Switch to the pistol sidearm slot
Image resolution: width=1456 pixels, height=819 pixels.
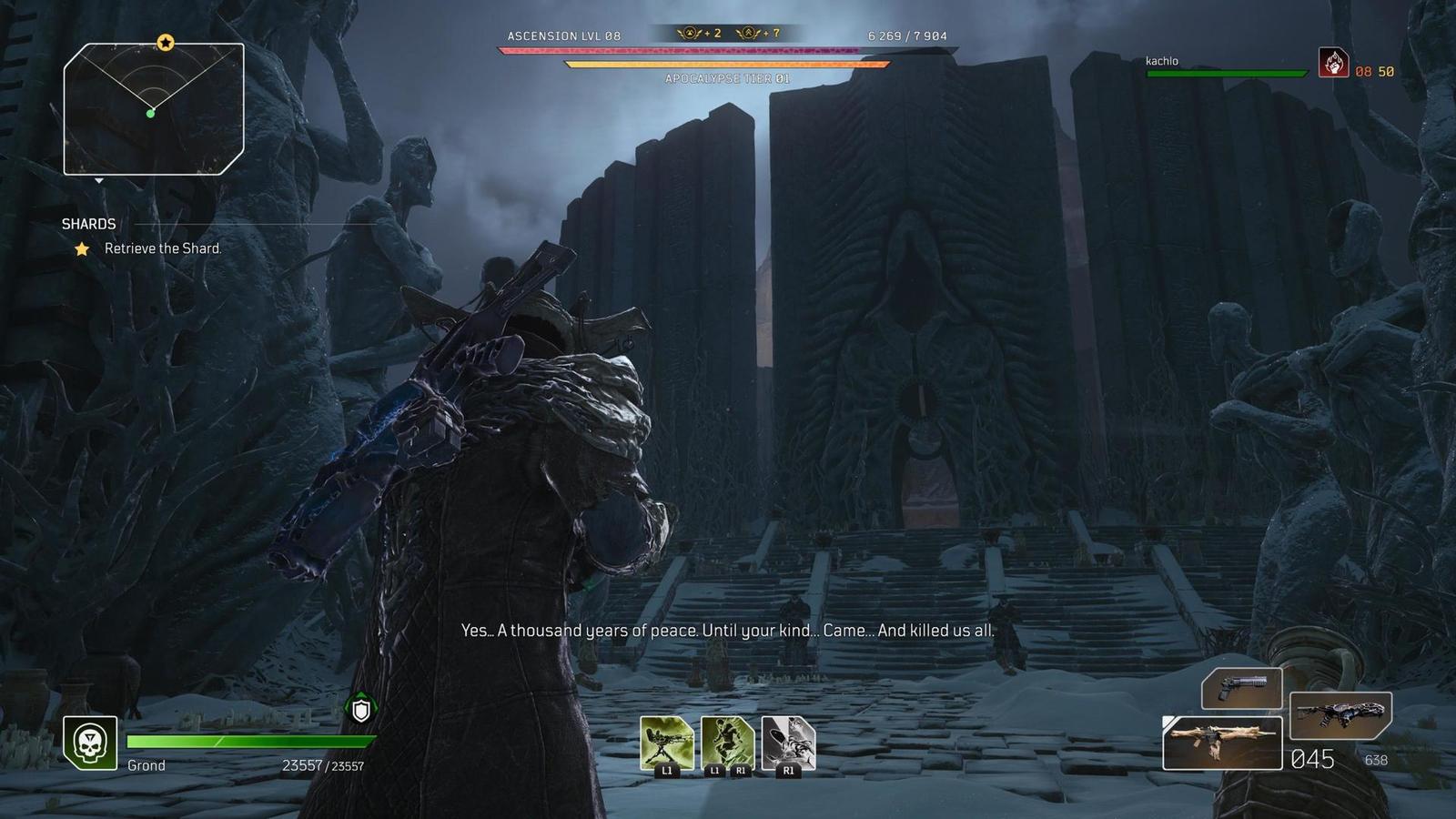pyautogui.click(x=1241, y=687)
